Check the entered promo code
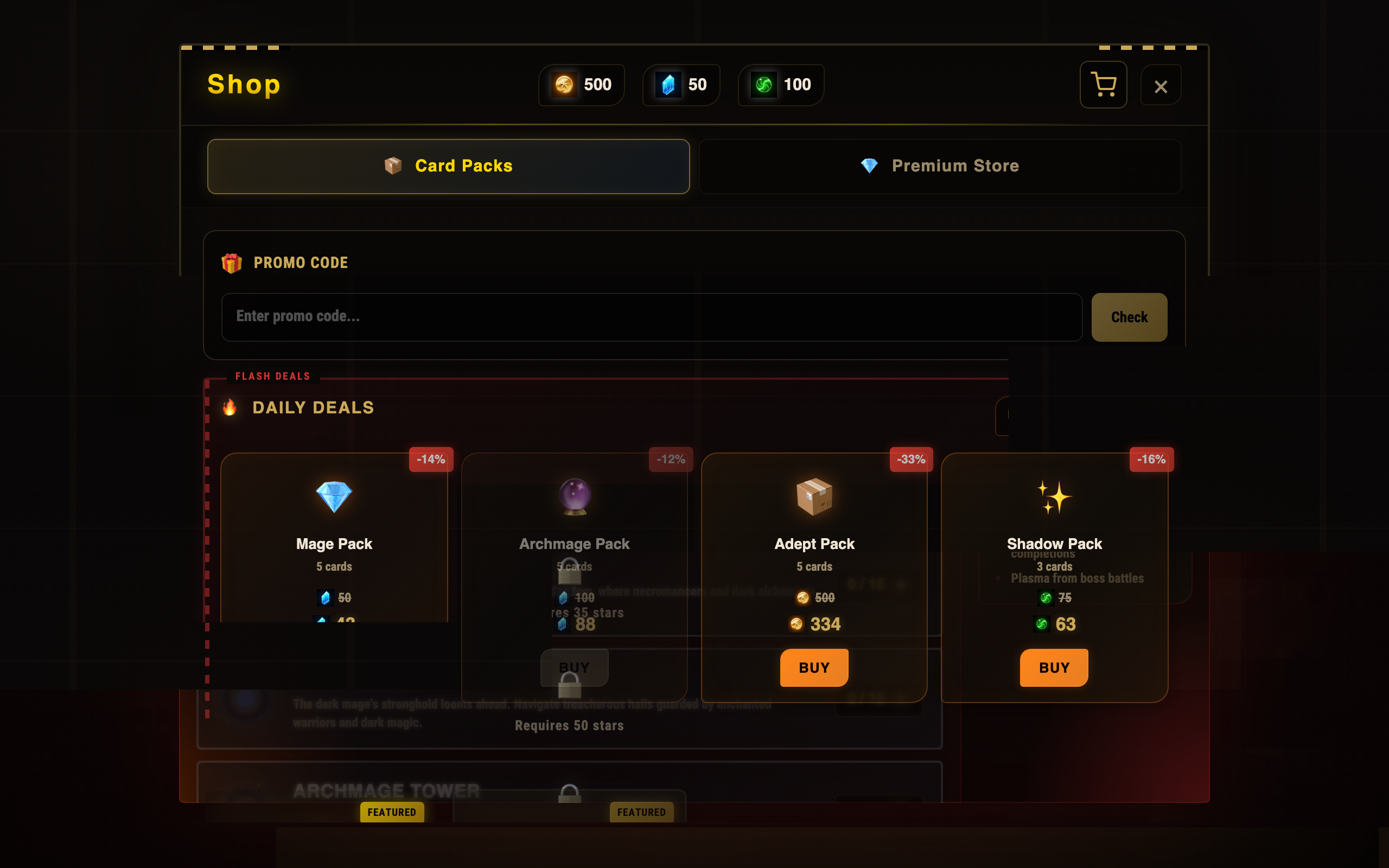1389x868 pixels. [1129, 317]
